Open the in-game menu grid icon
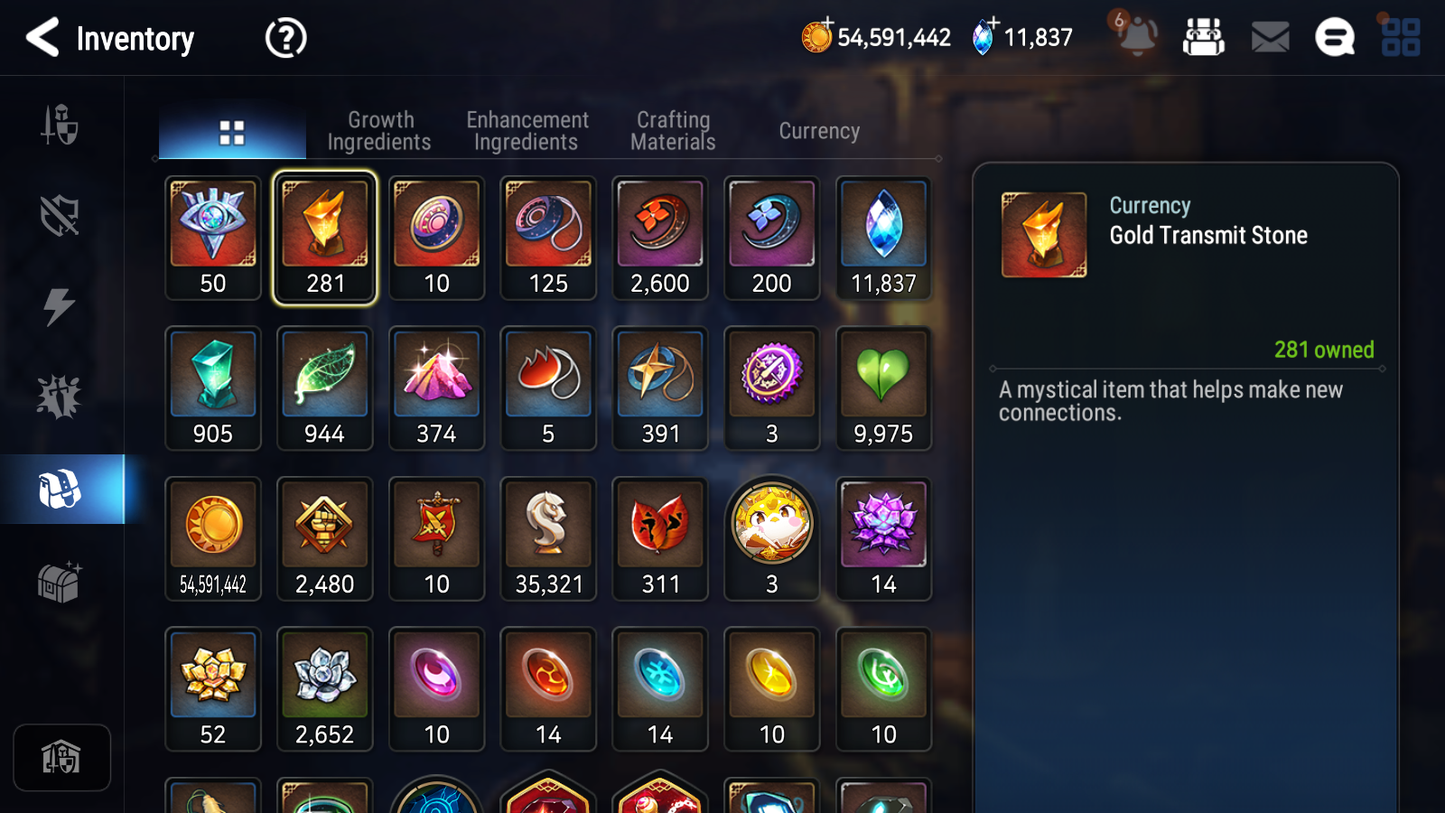 click(x=1400, y=37)
